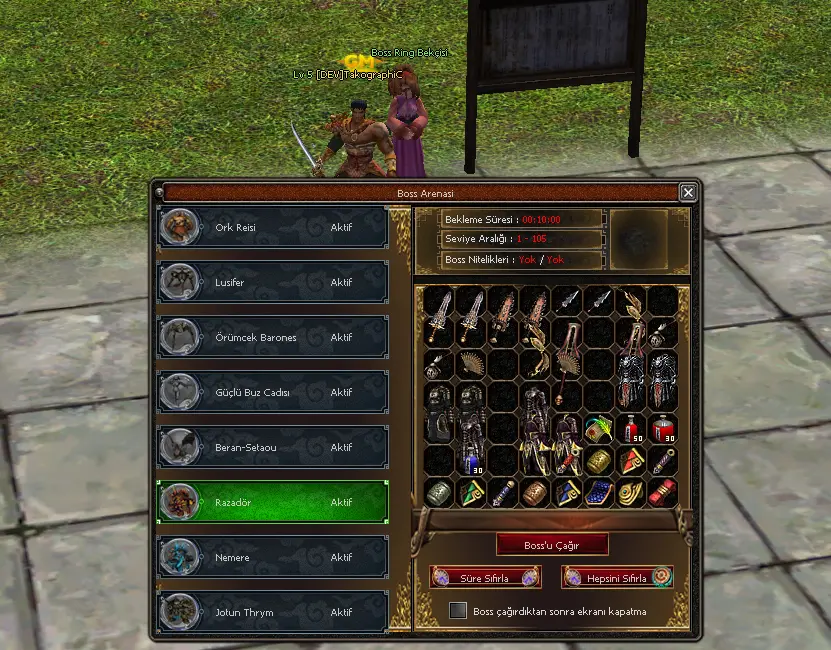Activate the Hepsini Sıfırla button
831x650 pixels.
pos(617,578)
